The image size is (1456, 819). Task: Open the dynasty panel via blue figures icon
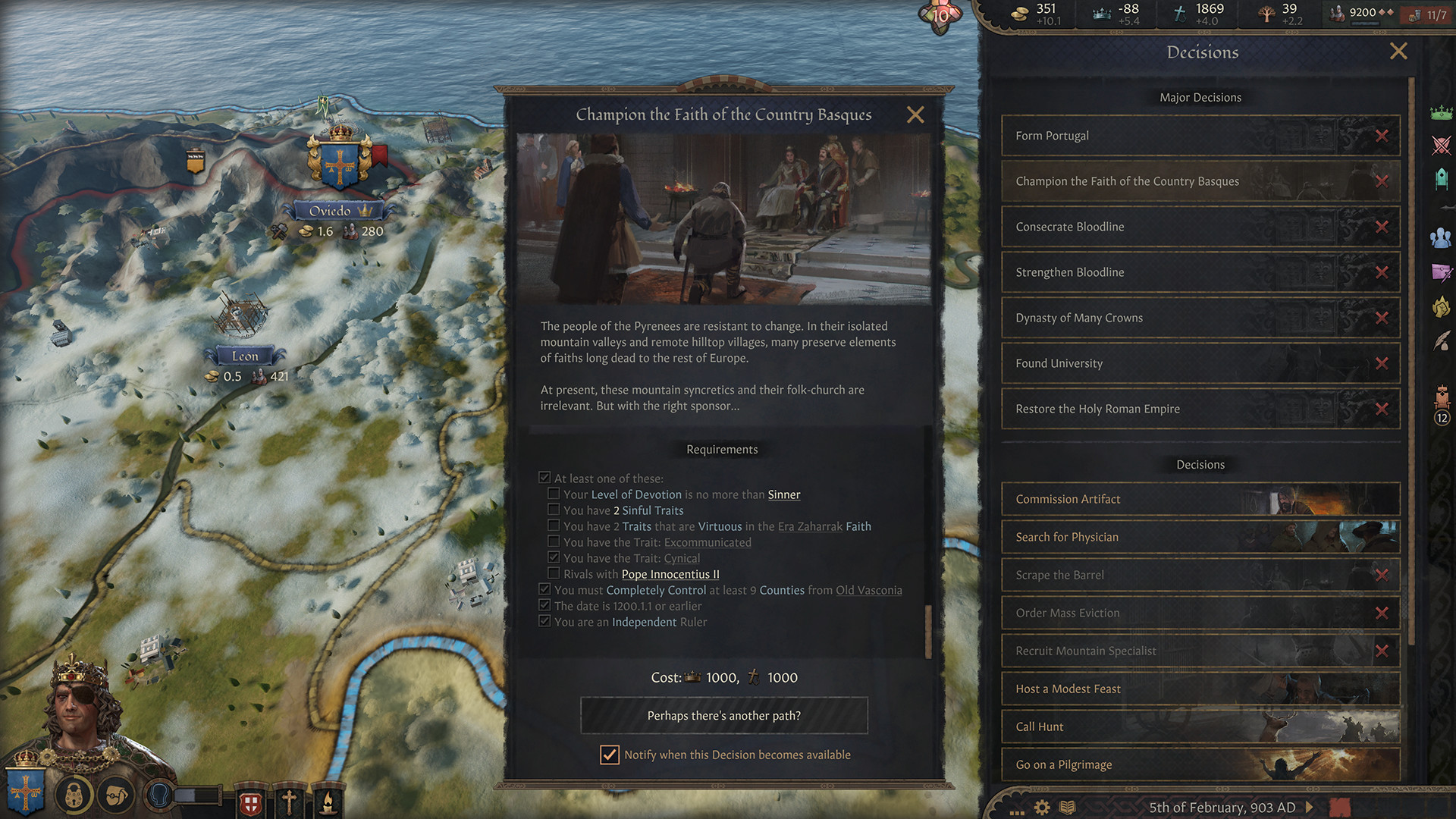tap(1440, 237)
